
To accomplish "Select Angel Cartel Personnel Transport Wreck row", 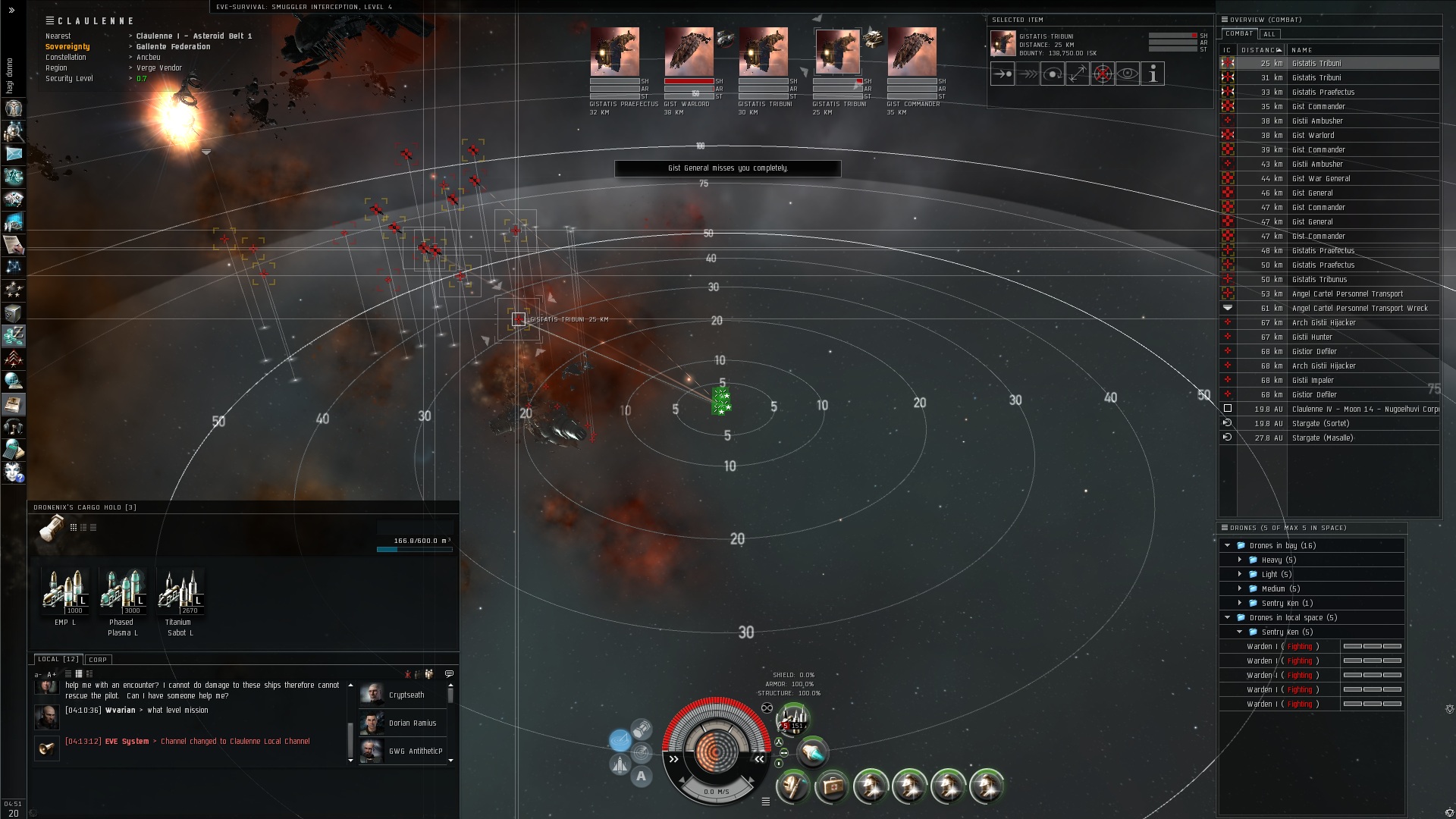I will pos(1359,309).
